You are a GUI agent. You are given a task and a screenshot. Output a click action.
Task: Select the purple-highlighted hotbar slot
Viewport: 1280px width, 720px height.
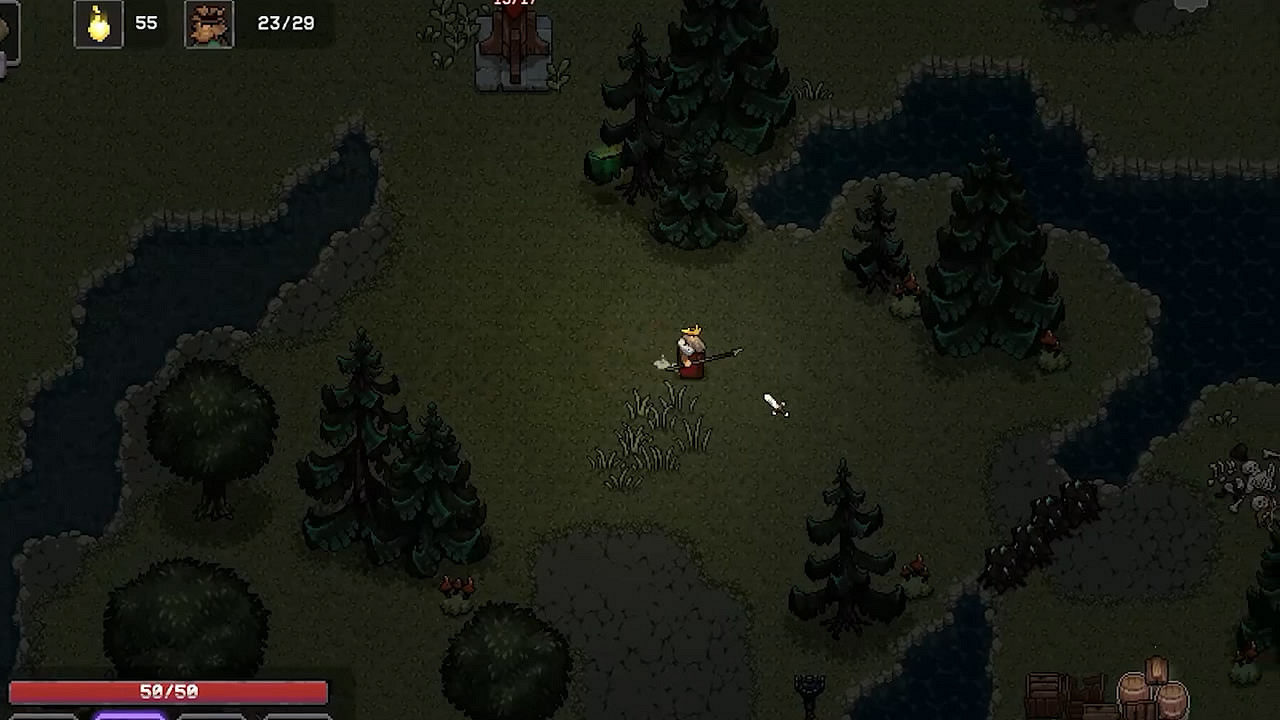click(x=130, y=716)
